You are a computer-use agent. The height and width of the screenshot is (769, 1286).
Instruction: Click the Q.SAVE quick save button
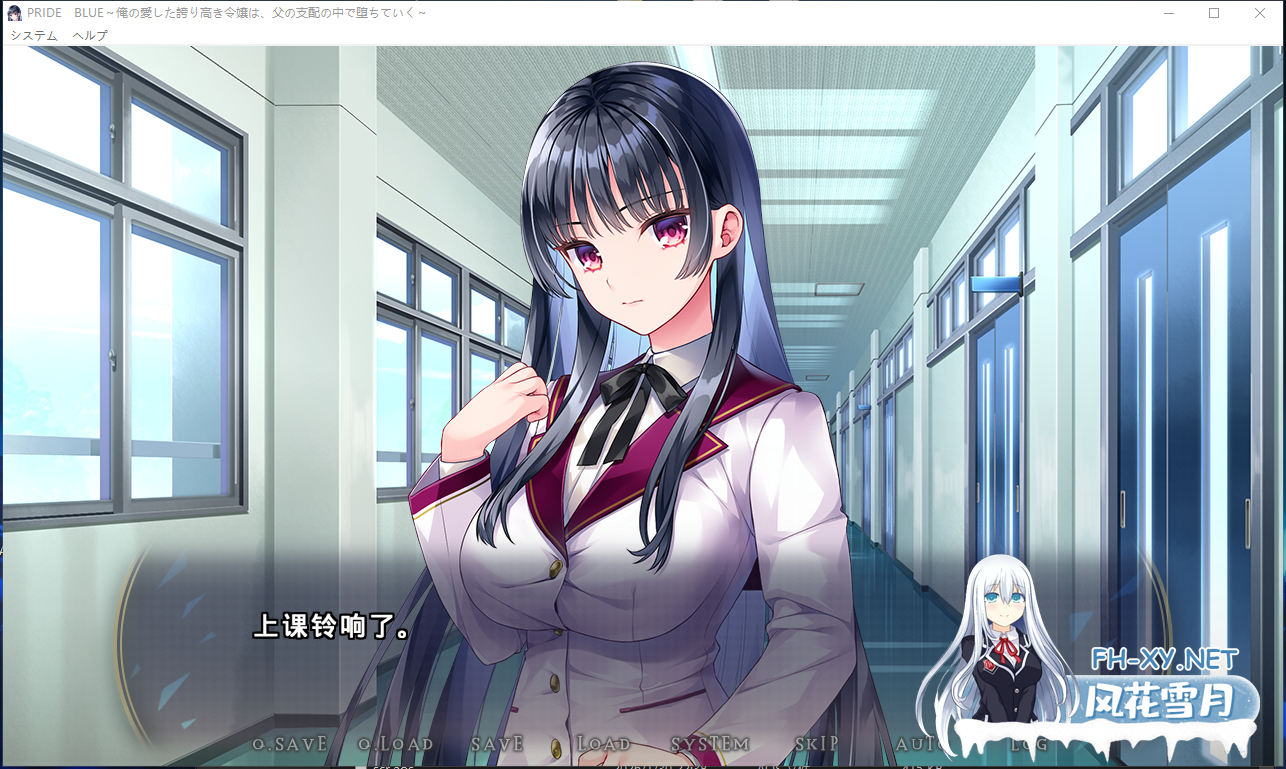(x=290, y=744)
